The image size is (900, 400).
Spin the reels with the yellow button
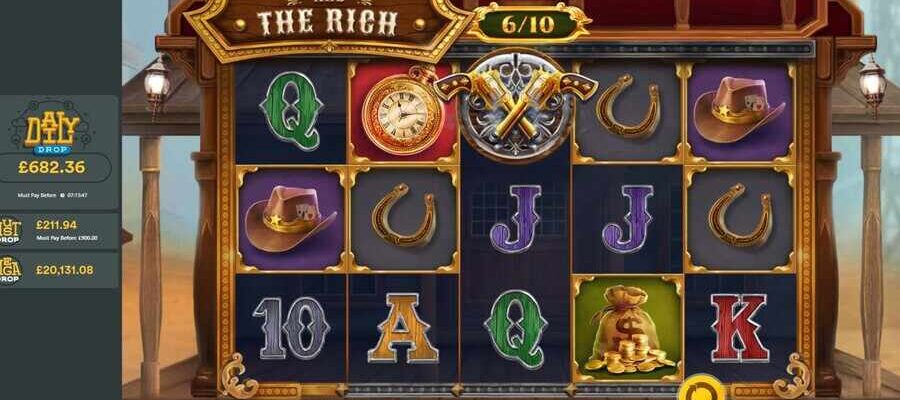705,390
